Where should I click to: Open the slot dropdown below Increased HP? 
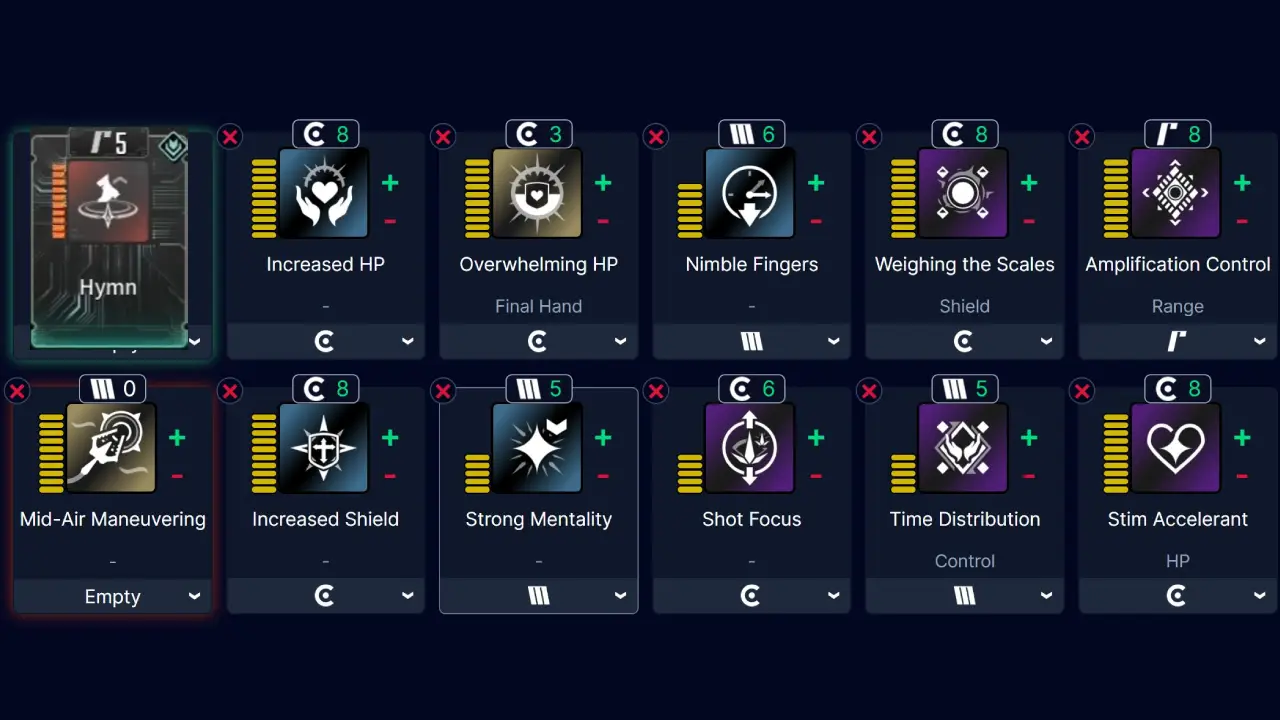(325, 341)
